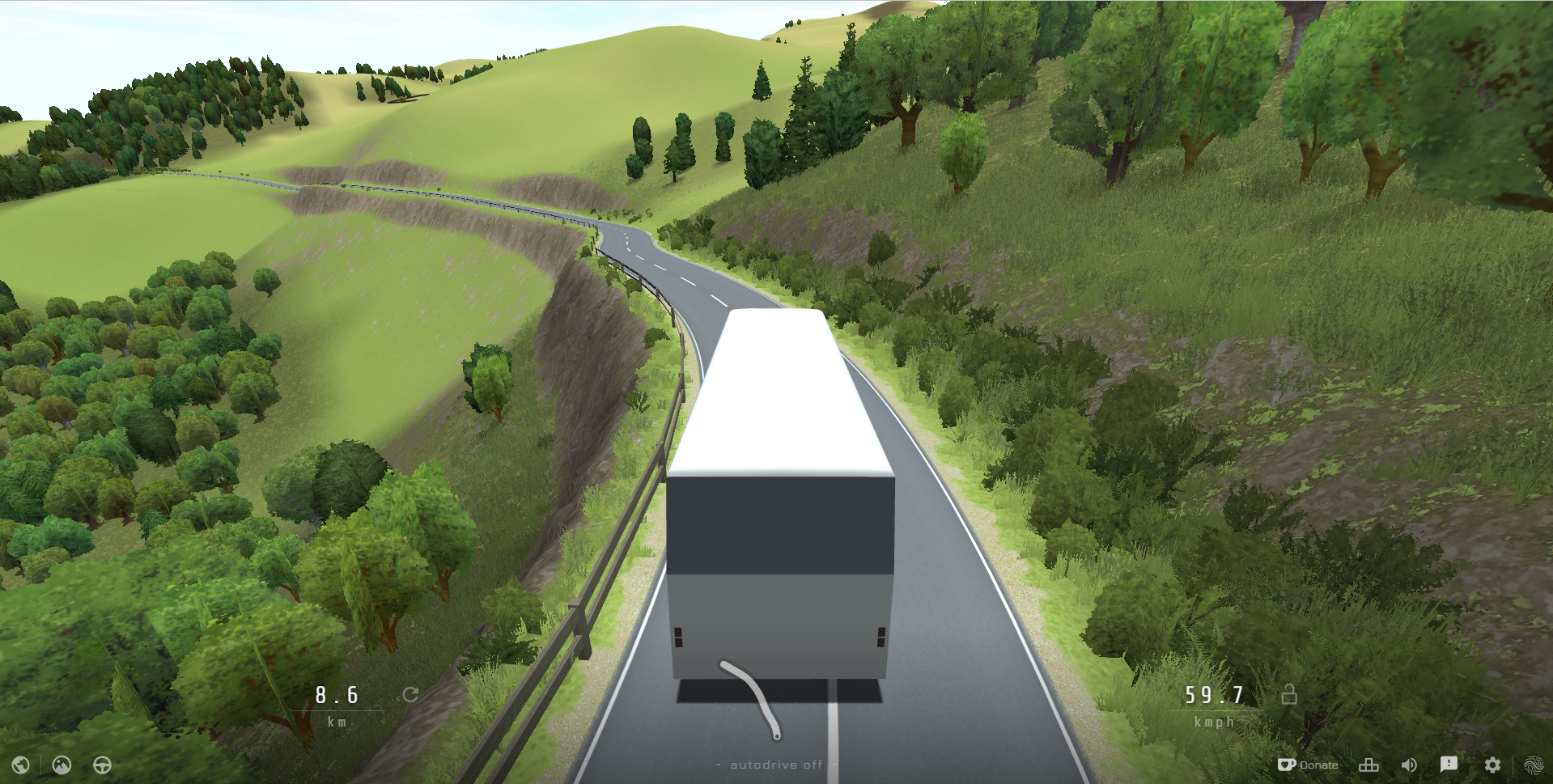The image size is (1553, 784).
Task: Reset the trip odometer with the circular arrow
Action: pyautogui.click(x=411, y=694)
